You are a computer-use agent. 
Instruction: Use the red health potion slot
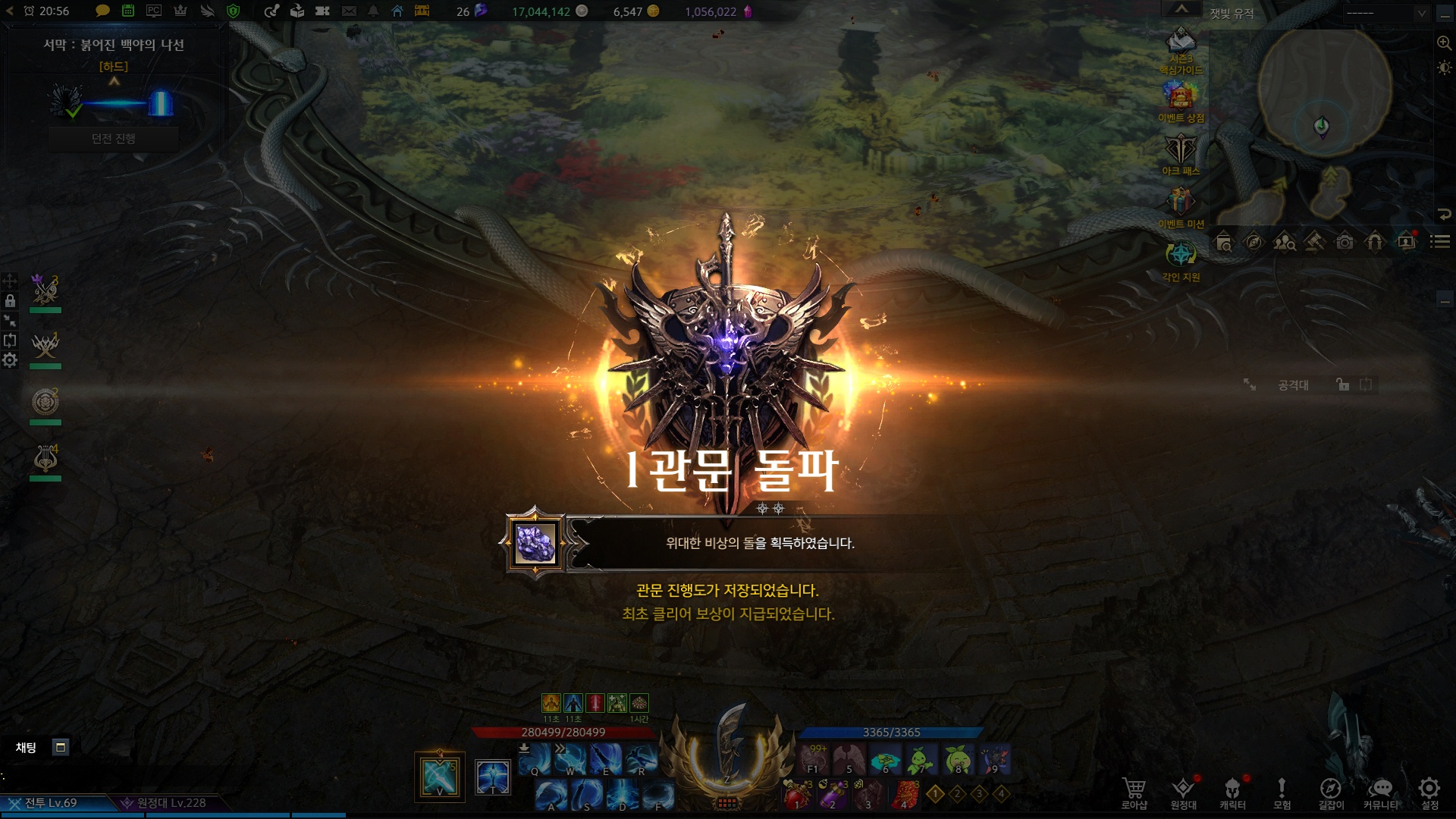[x=797, y=795]
